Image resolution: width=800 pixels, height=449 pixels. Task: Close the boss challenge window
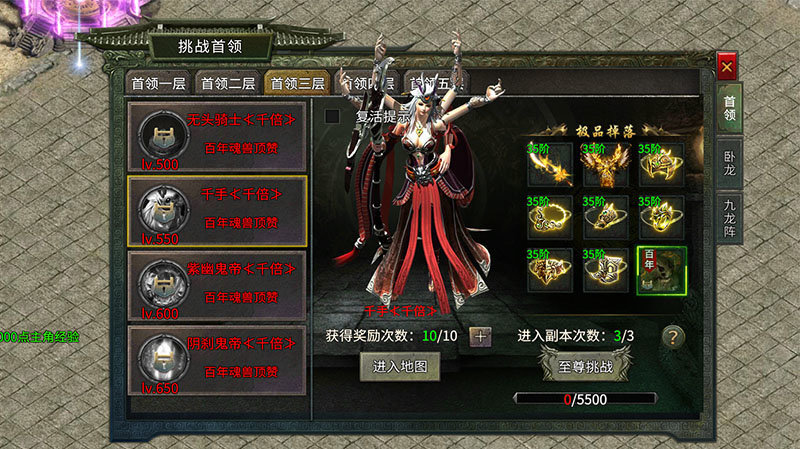pyautogui.click(x=727, y=67)
